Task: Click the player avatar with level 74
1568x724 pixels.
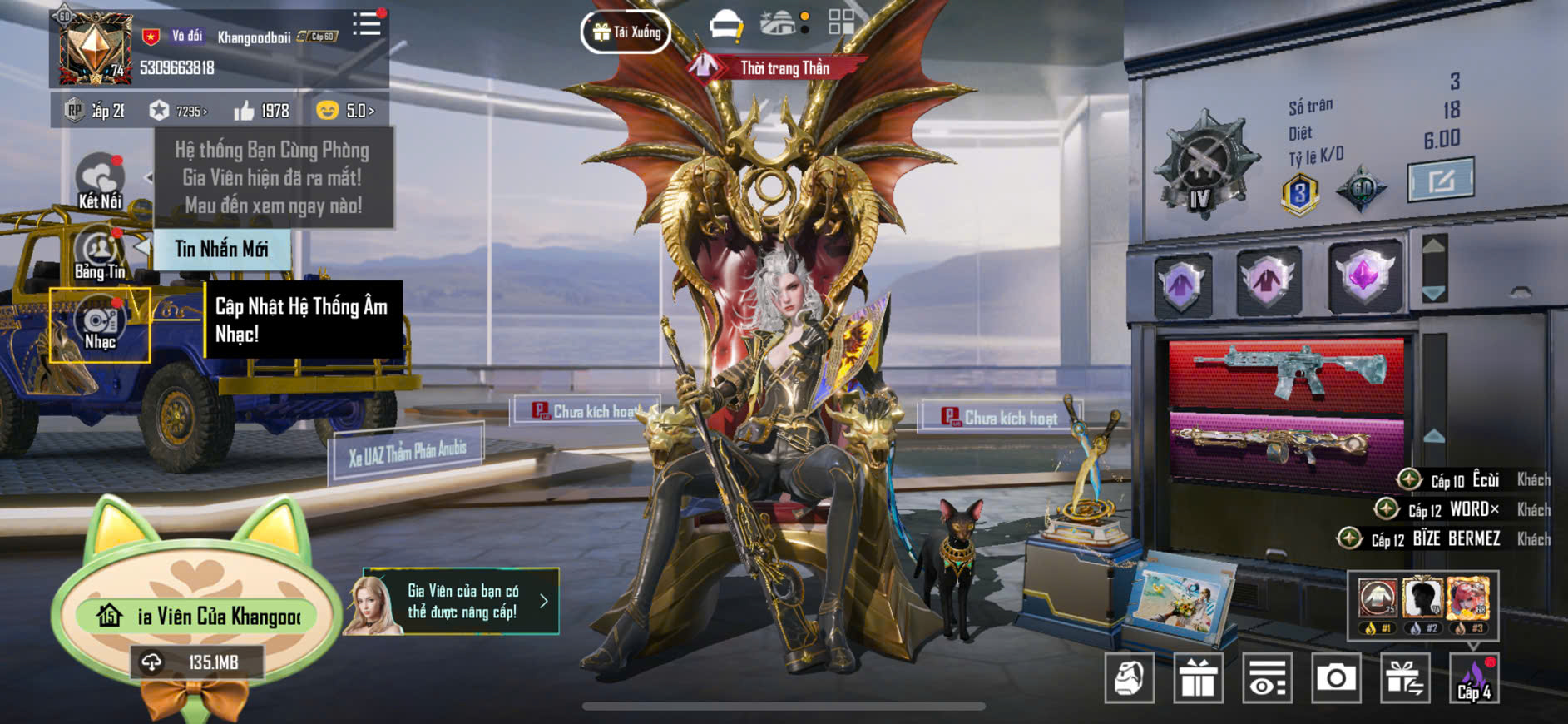Action: [95, 49]
